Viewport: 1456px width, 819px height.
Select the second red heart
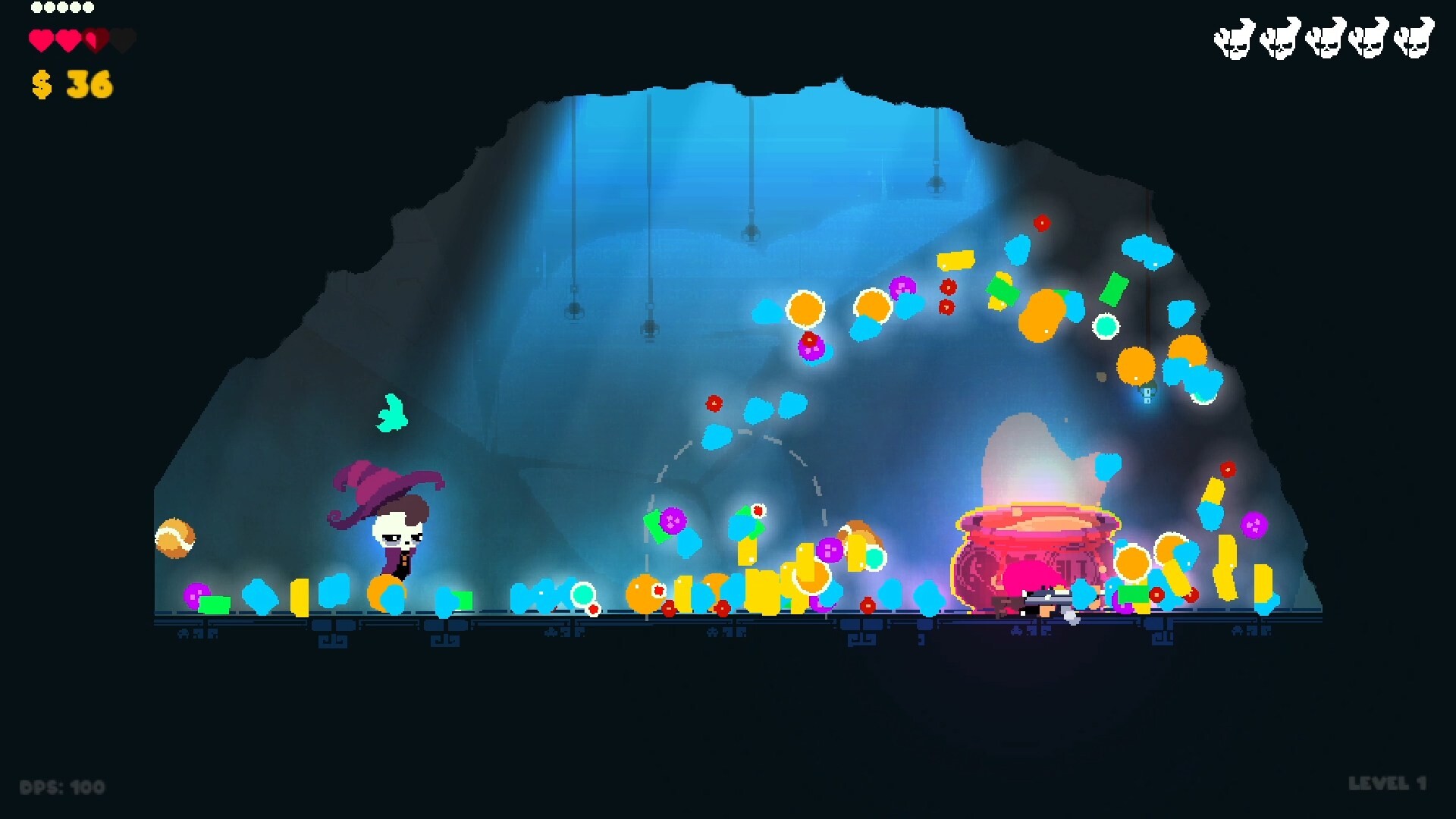tap(68, 38)
